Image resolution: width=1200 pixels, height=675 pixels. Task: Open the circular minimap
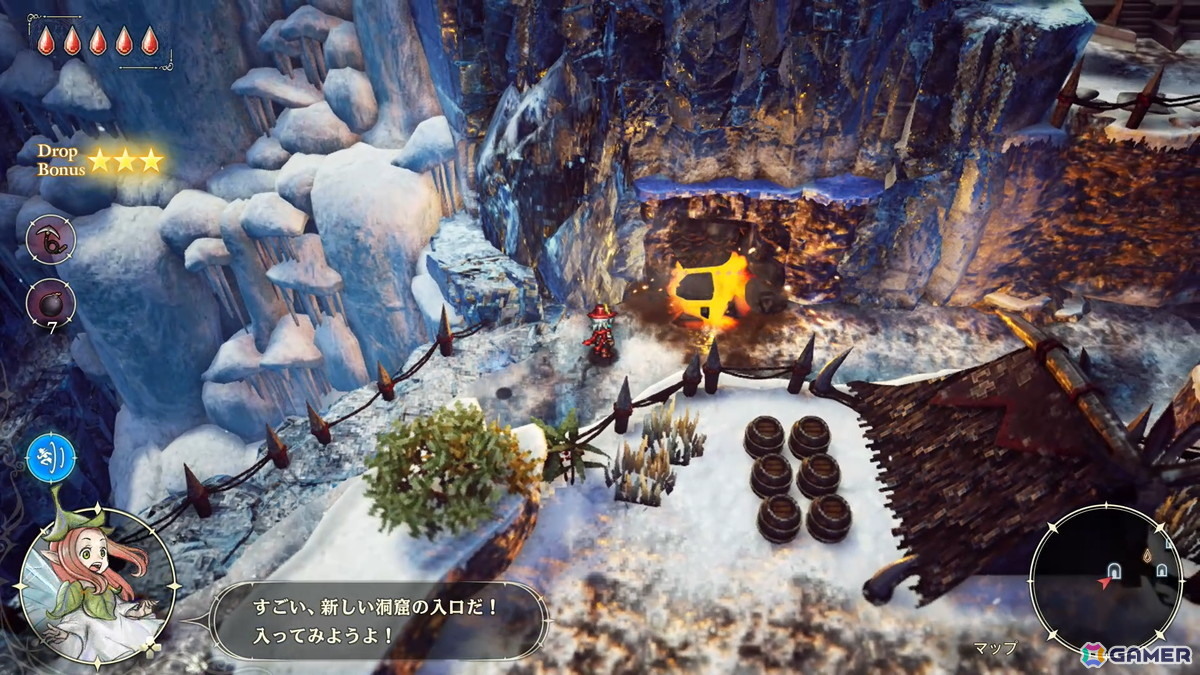pos(1105,579)
